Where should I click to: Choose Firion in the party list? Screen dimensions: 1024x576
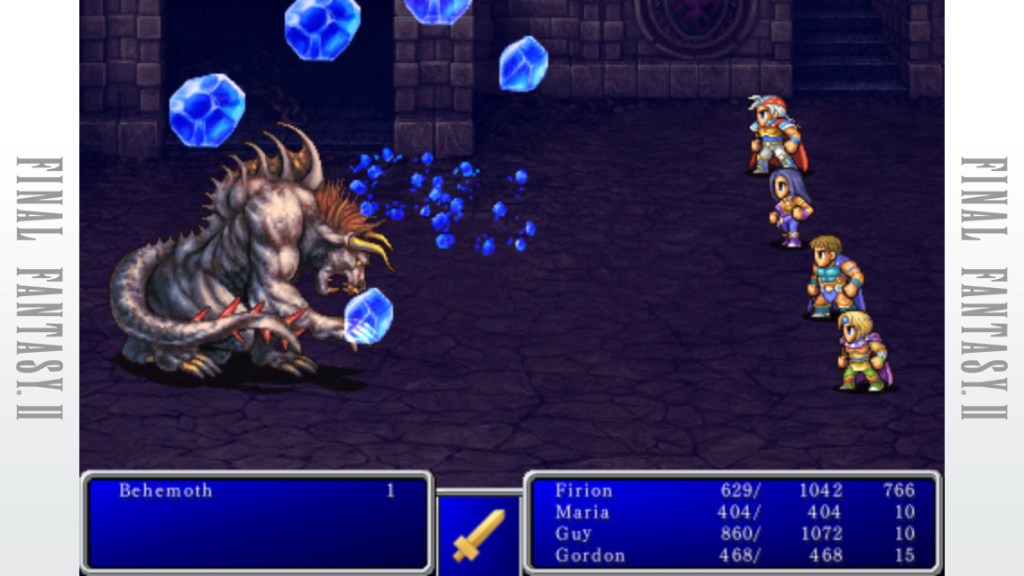pyautogui.click(x=584, y=491)
